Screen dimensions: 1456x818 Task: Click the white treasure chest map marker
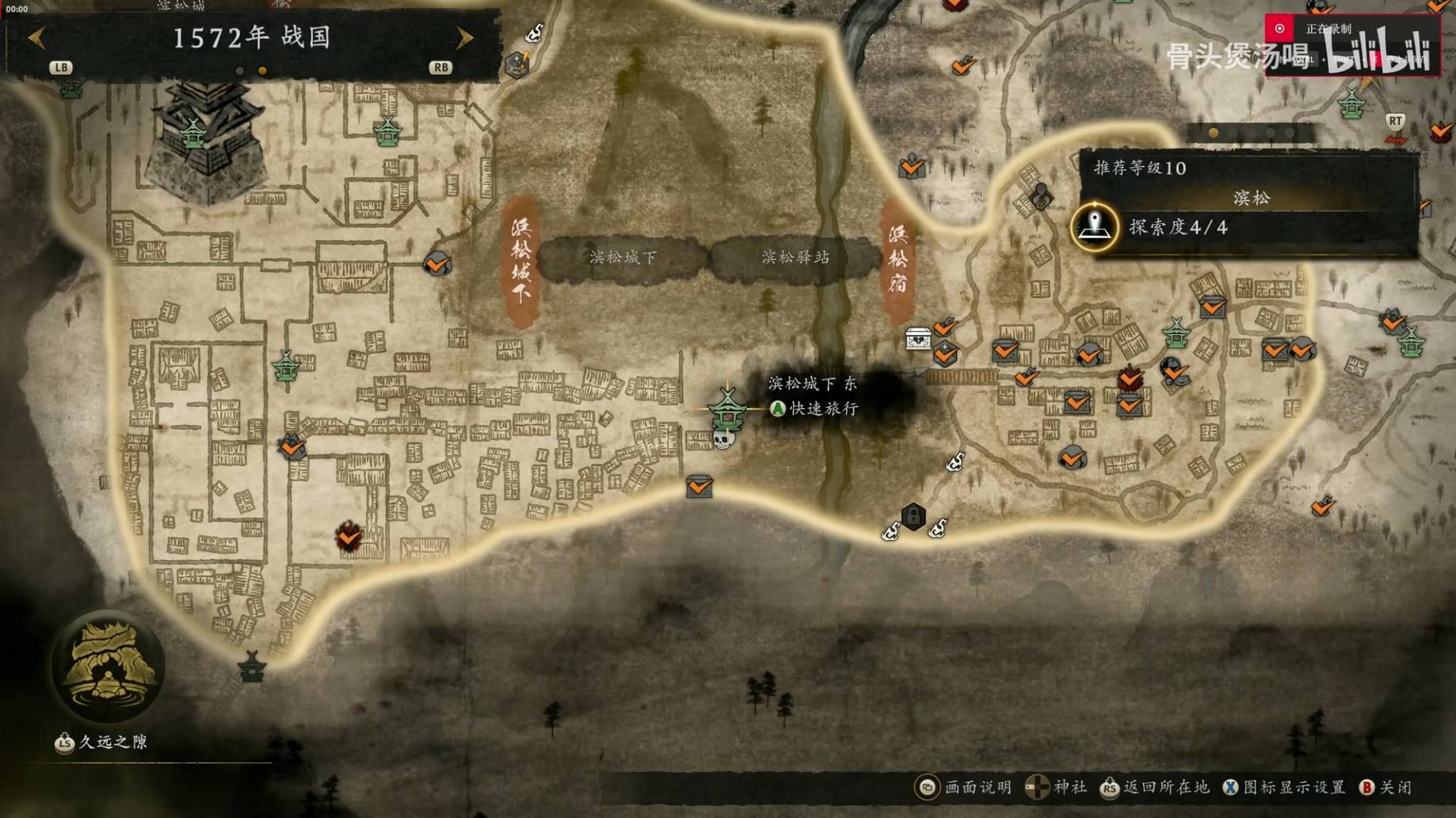tap(918, 338)
